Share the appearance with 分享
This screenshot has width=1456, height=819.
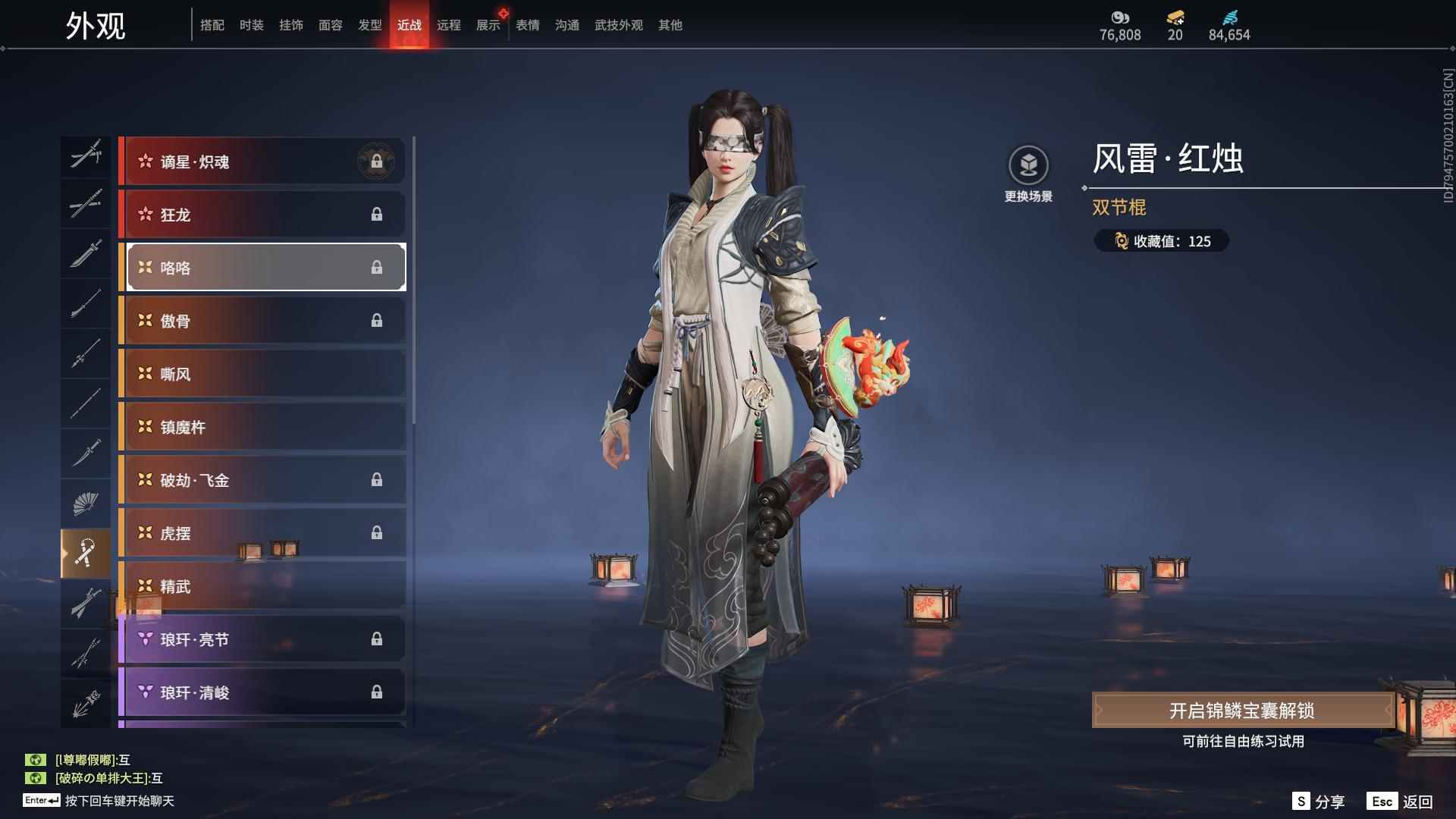pyautogui.click(x=1319, y=802)
